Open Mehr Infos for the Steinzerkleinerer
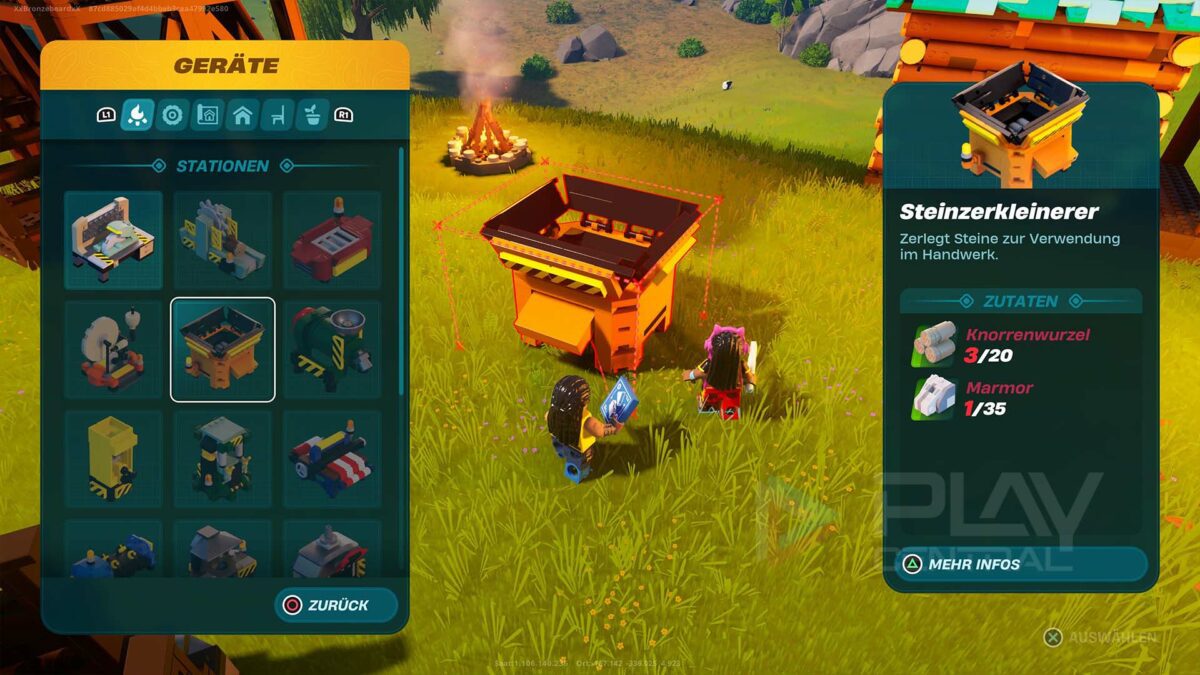Screen dimensions: 1200x675 coord(1020,564)
